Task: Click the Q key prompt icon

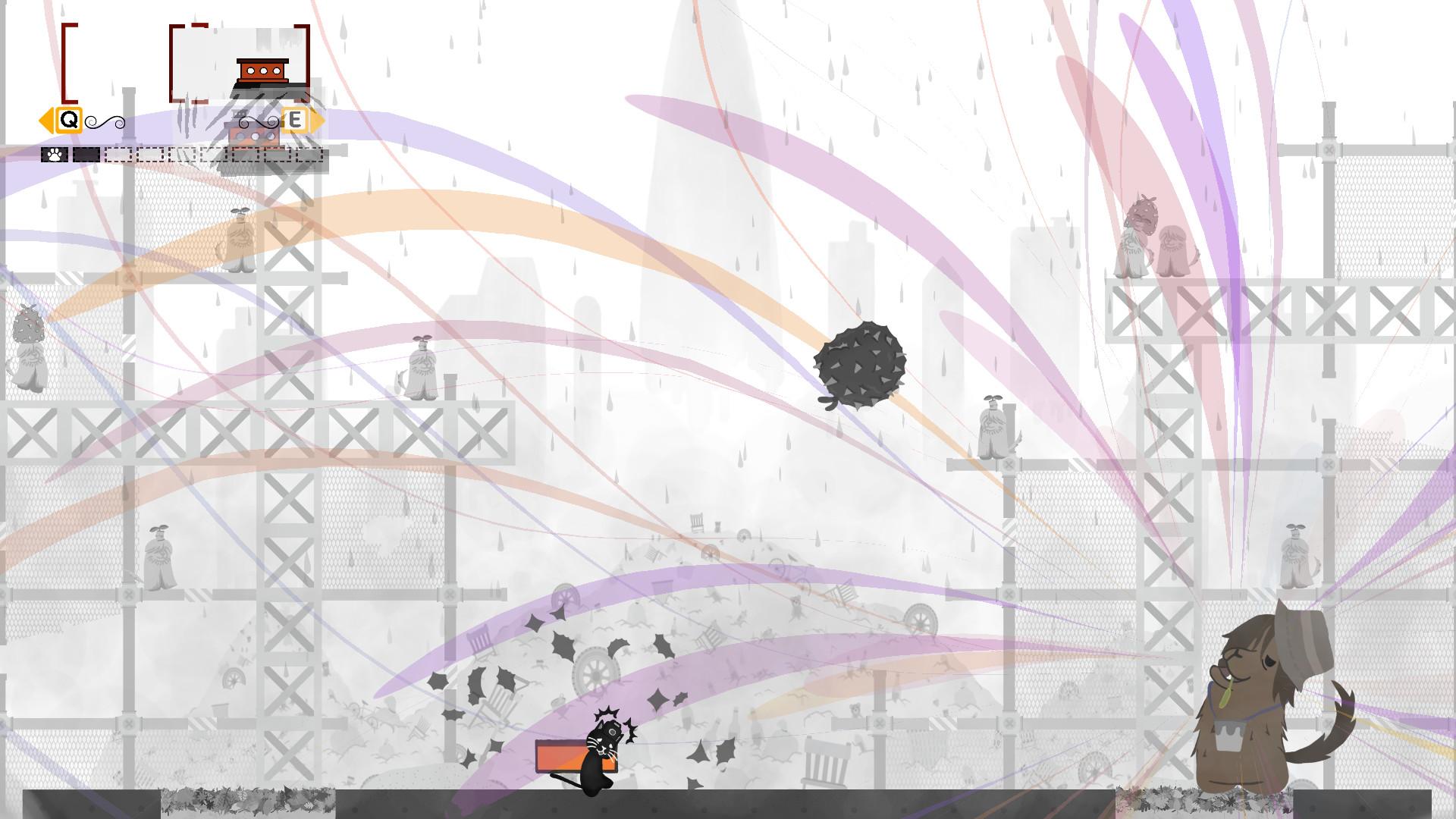Action: pos(71,121)
